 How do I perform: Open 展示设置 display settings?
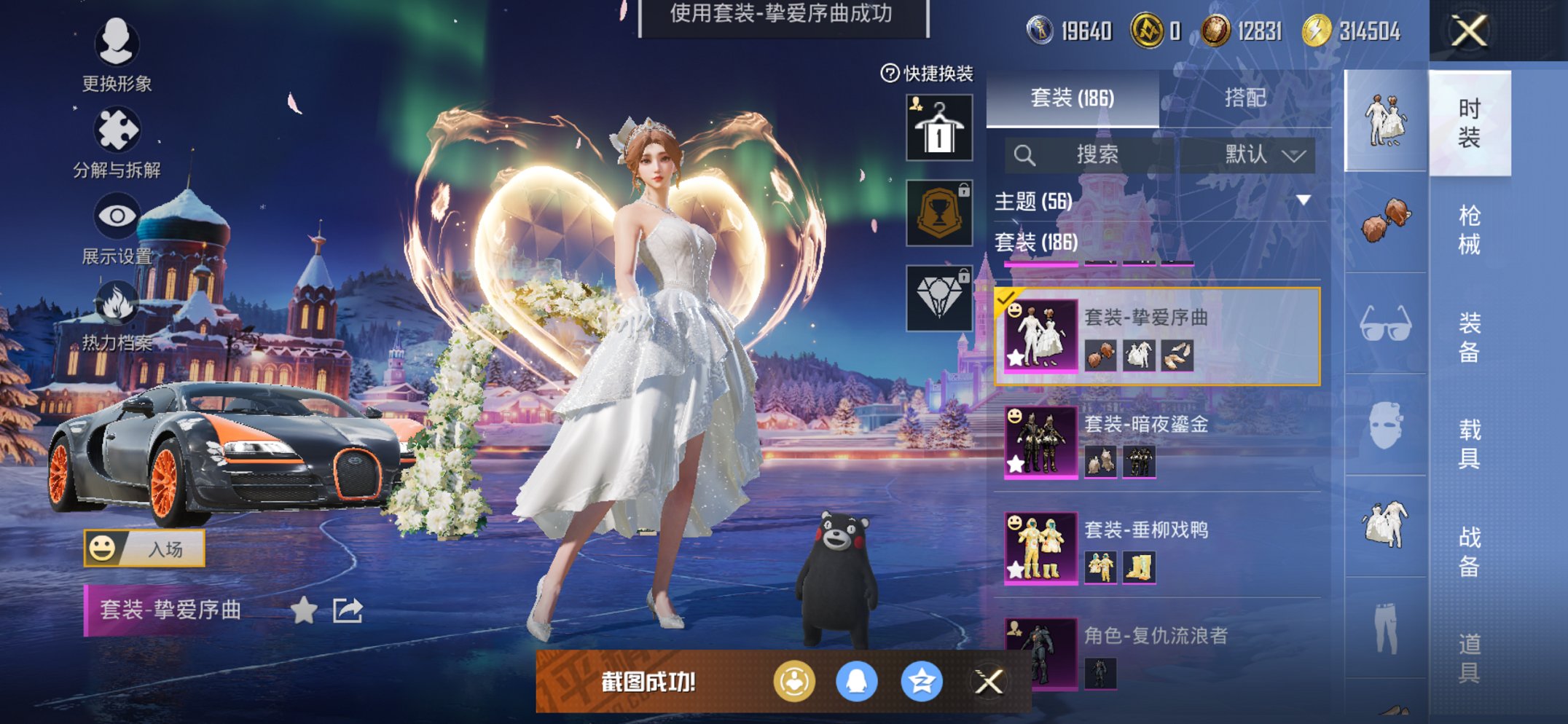tap(119, 216)
